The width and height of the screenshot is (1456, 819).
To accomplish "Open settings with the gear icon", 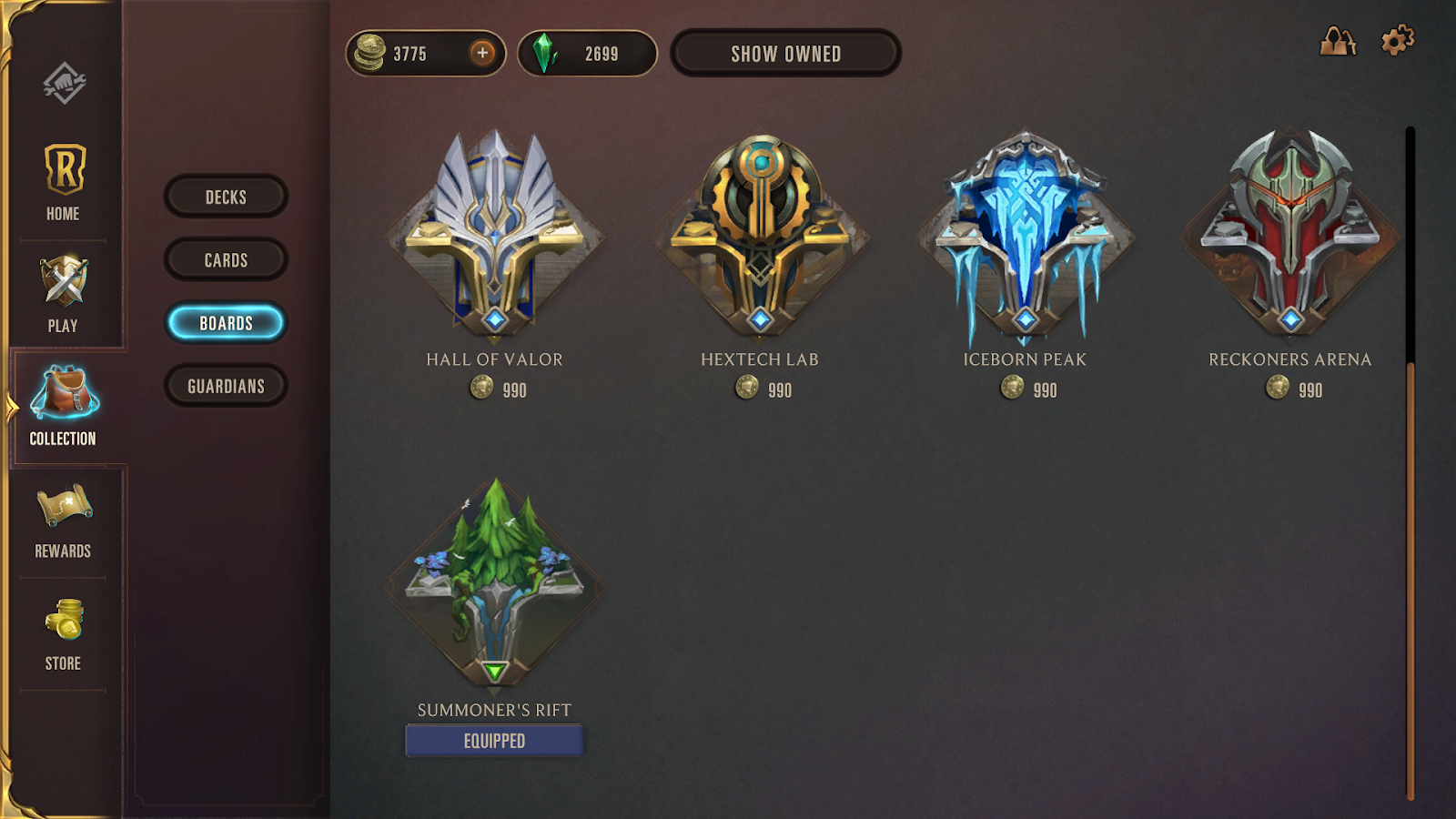I will pos(1397,41).
